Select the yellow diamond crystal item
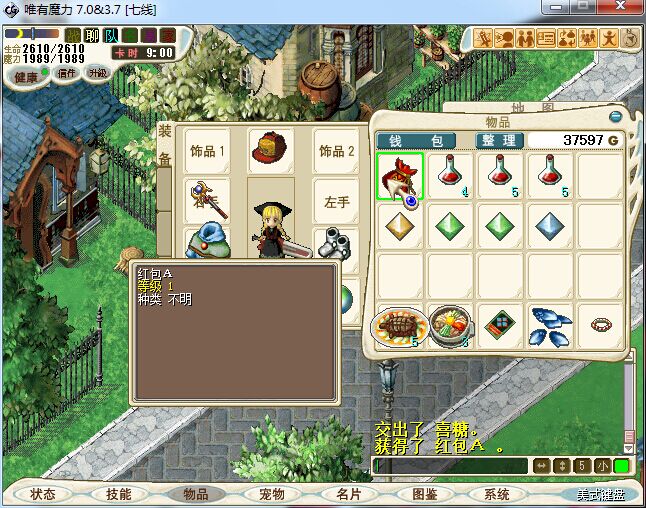Viewport: 646px width, 508px height. click(401, 226)
